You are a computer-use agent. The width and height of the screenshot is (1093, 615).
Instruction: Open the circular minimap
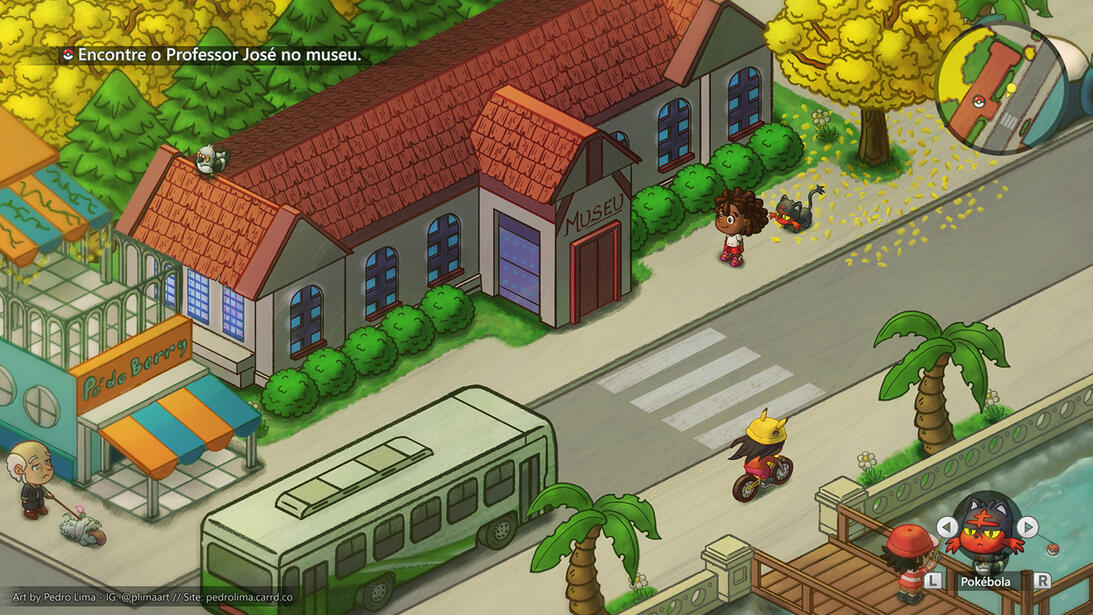coord(1001,90)
